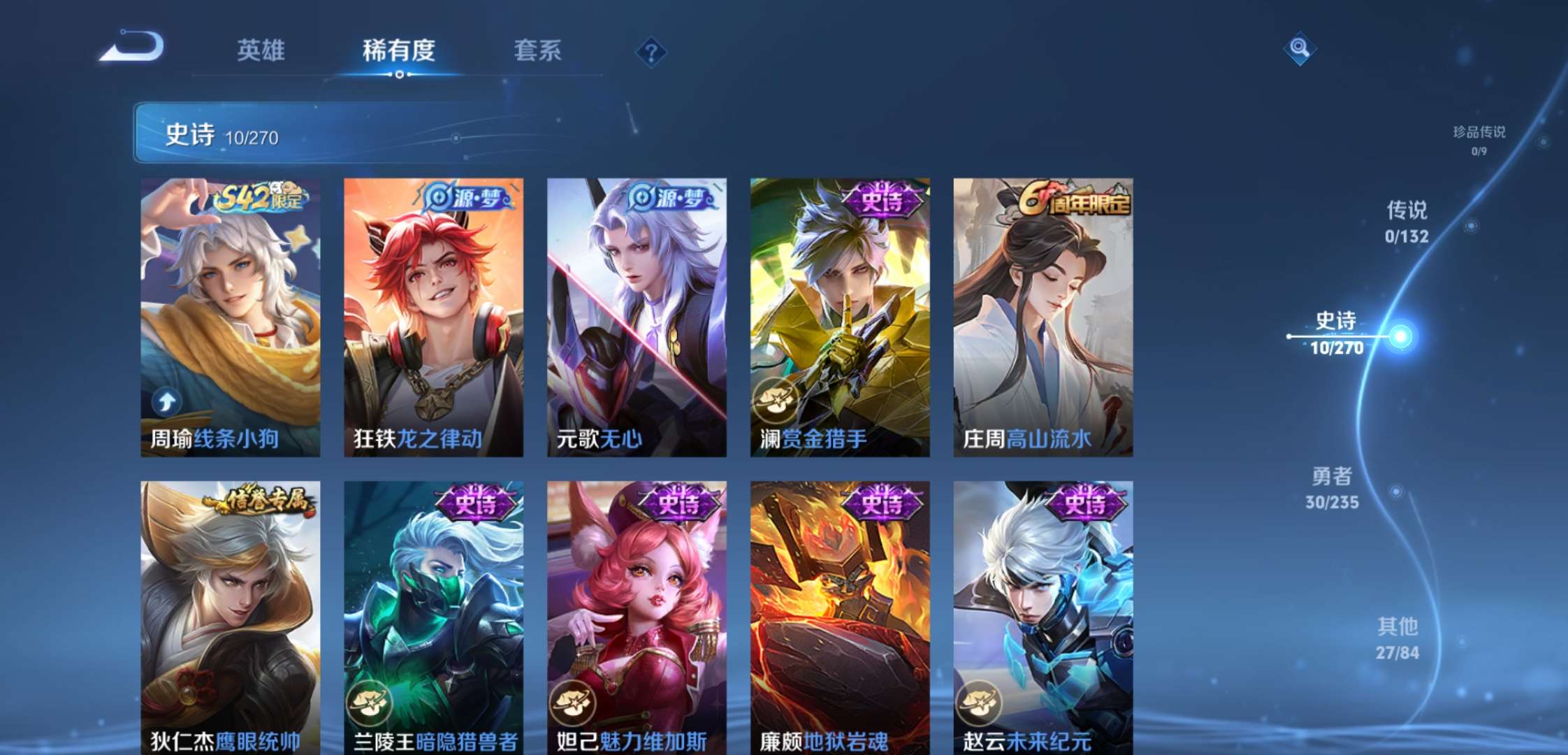Image resolution: width=1568 pixels, height=755 pixels.
Task: Open the question mark help icon
Action: pyautogui.click(x=651, y=52)
